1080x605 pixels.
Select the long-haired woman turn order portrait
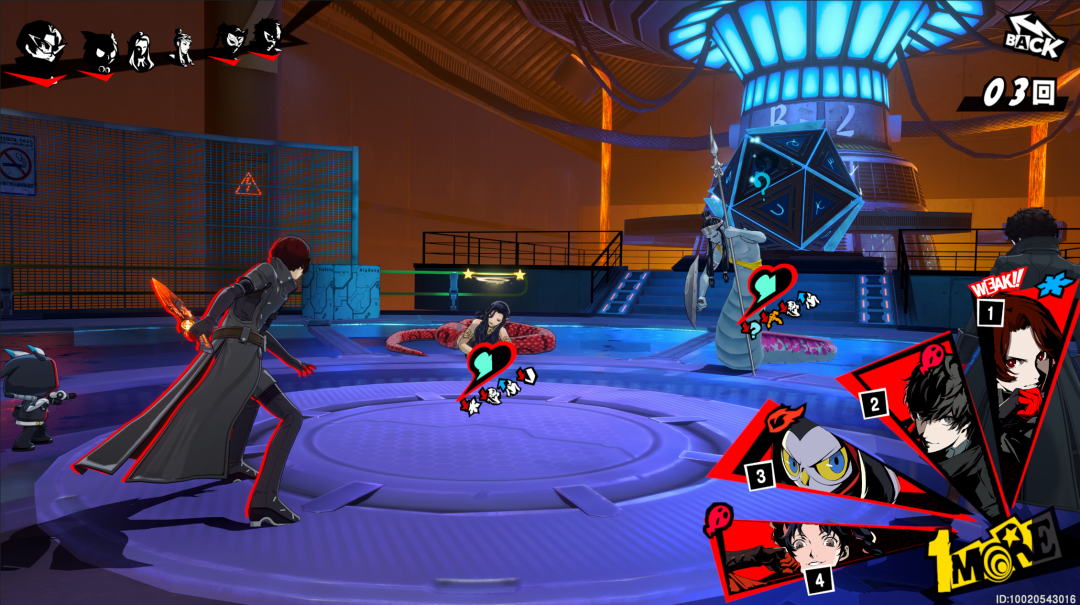click(142, 48)
